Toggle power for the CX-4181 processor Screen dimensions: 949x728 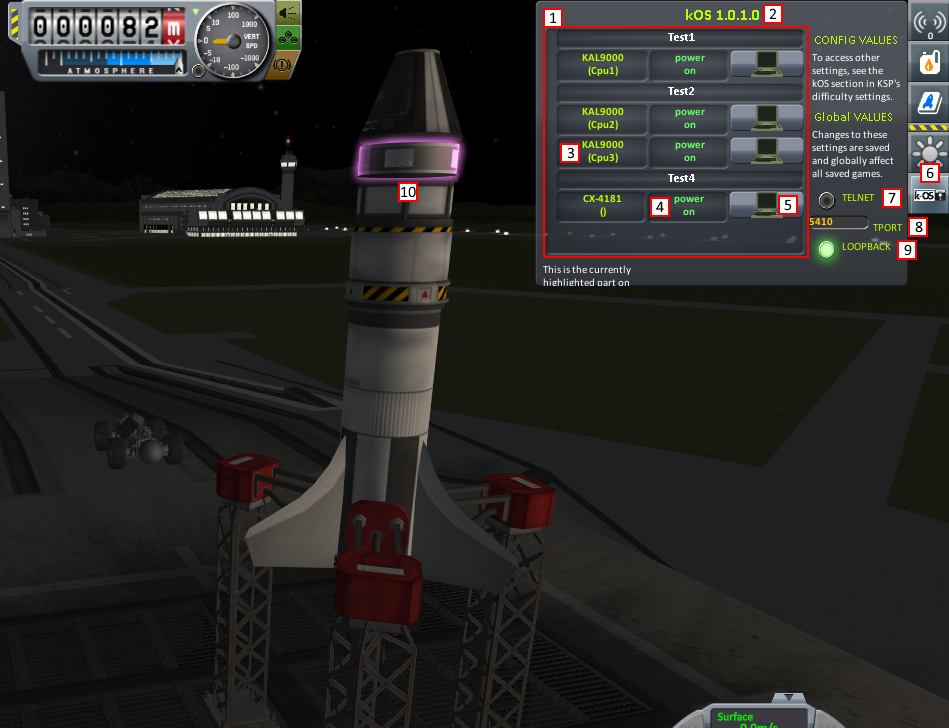coord(689,205)
